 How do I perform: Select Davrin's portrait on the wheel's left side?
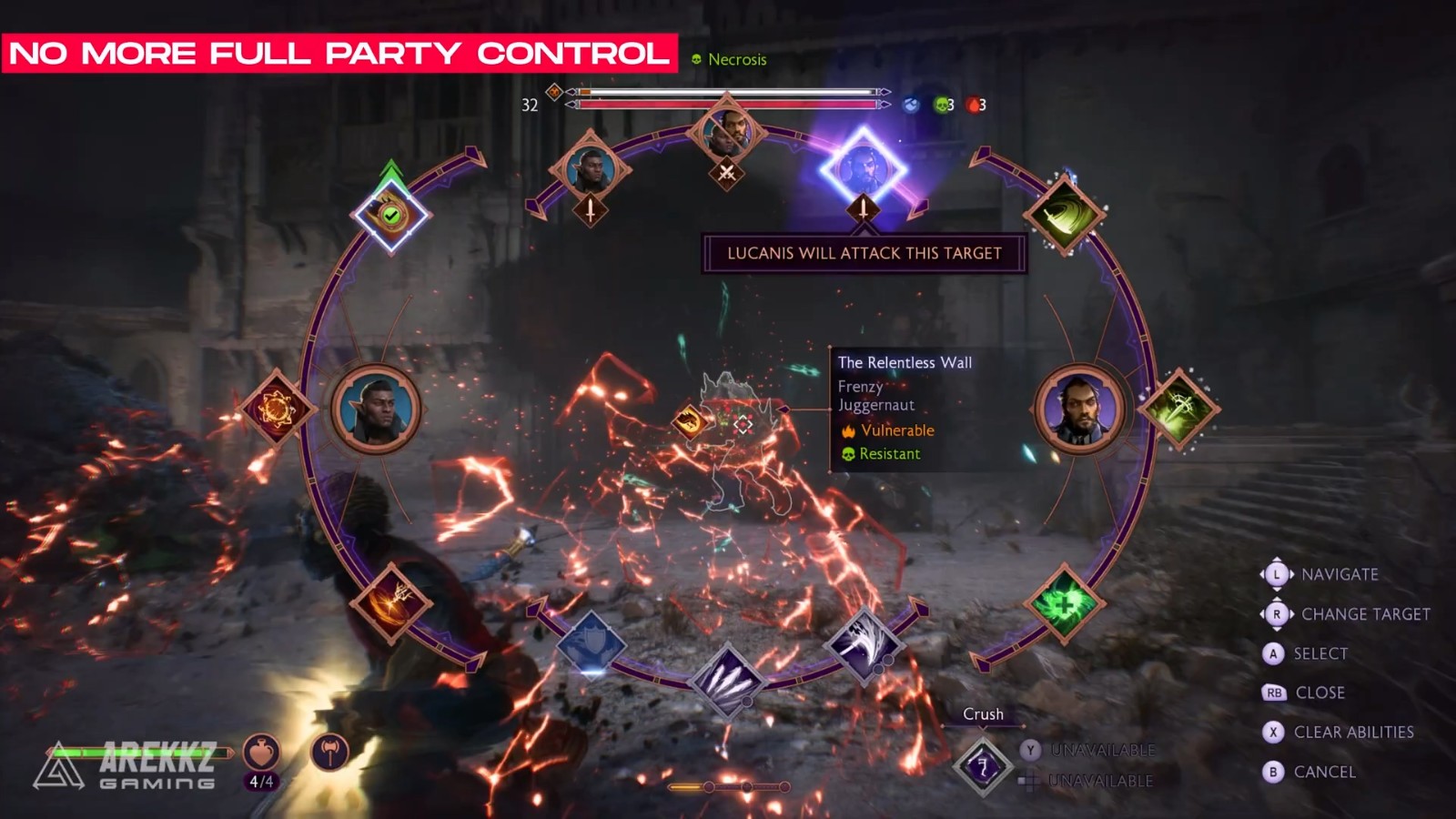pyautogui.click(x=376, y=409)
